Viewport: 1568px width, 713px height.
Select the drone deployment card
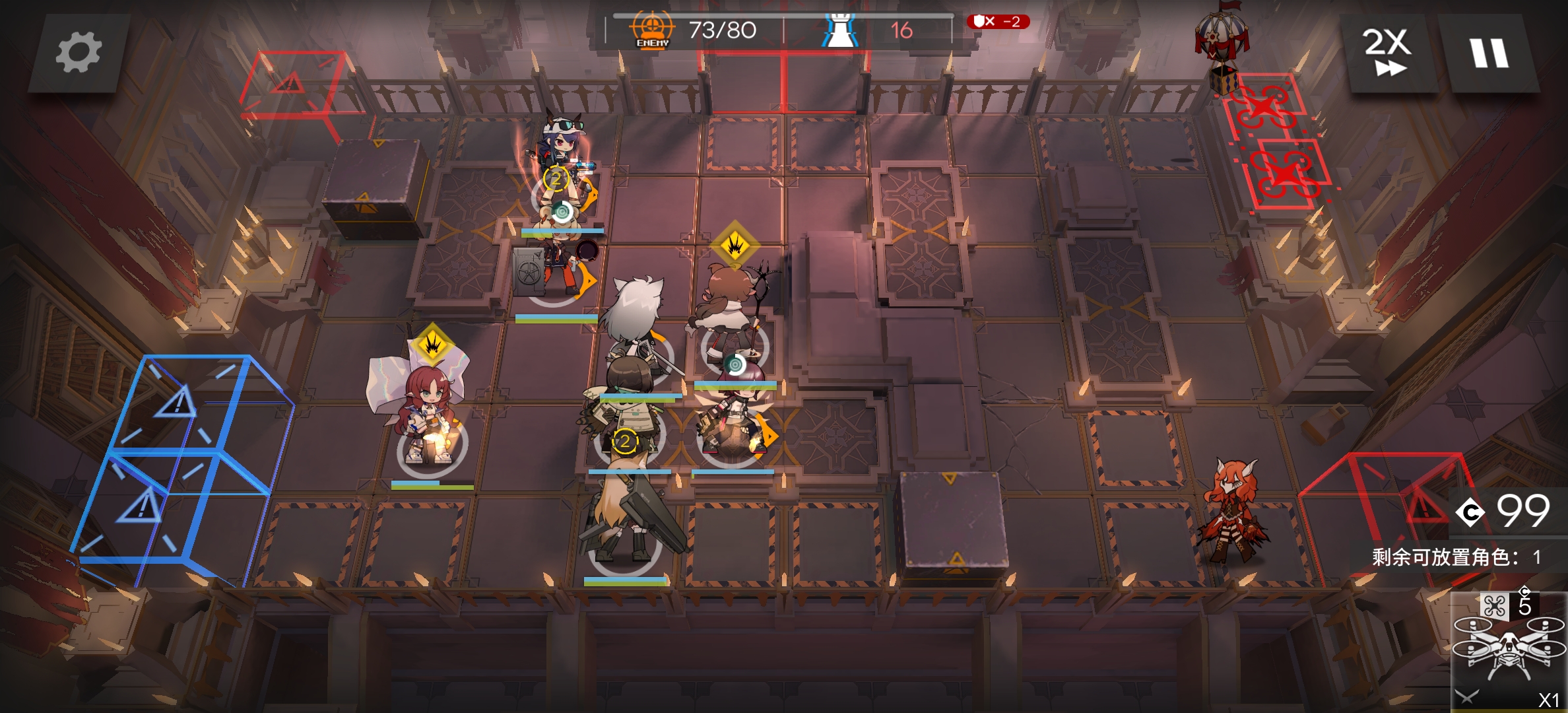click(x=1509, y=650)
